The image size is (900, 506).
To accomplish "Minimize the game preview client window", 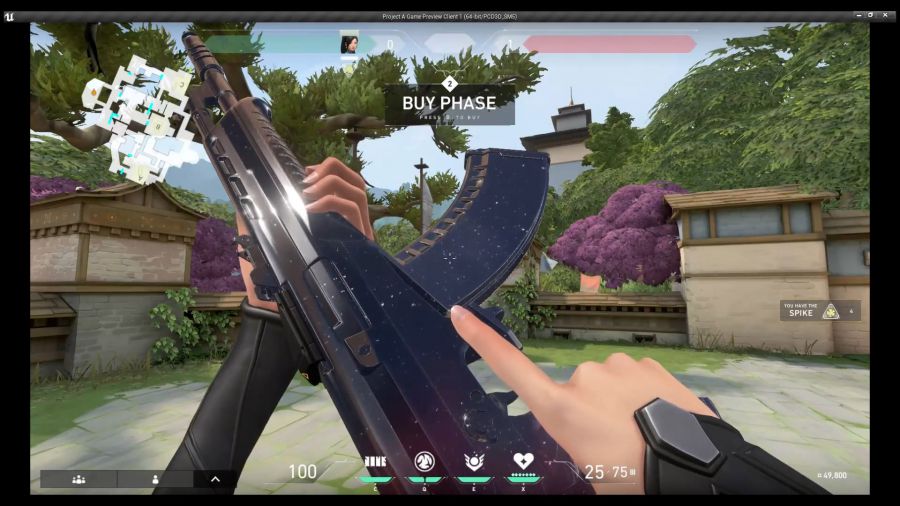I will pyautogui.click(x=858, y=16).
